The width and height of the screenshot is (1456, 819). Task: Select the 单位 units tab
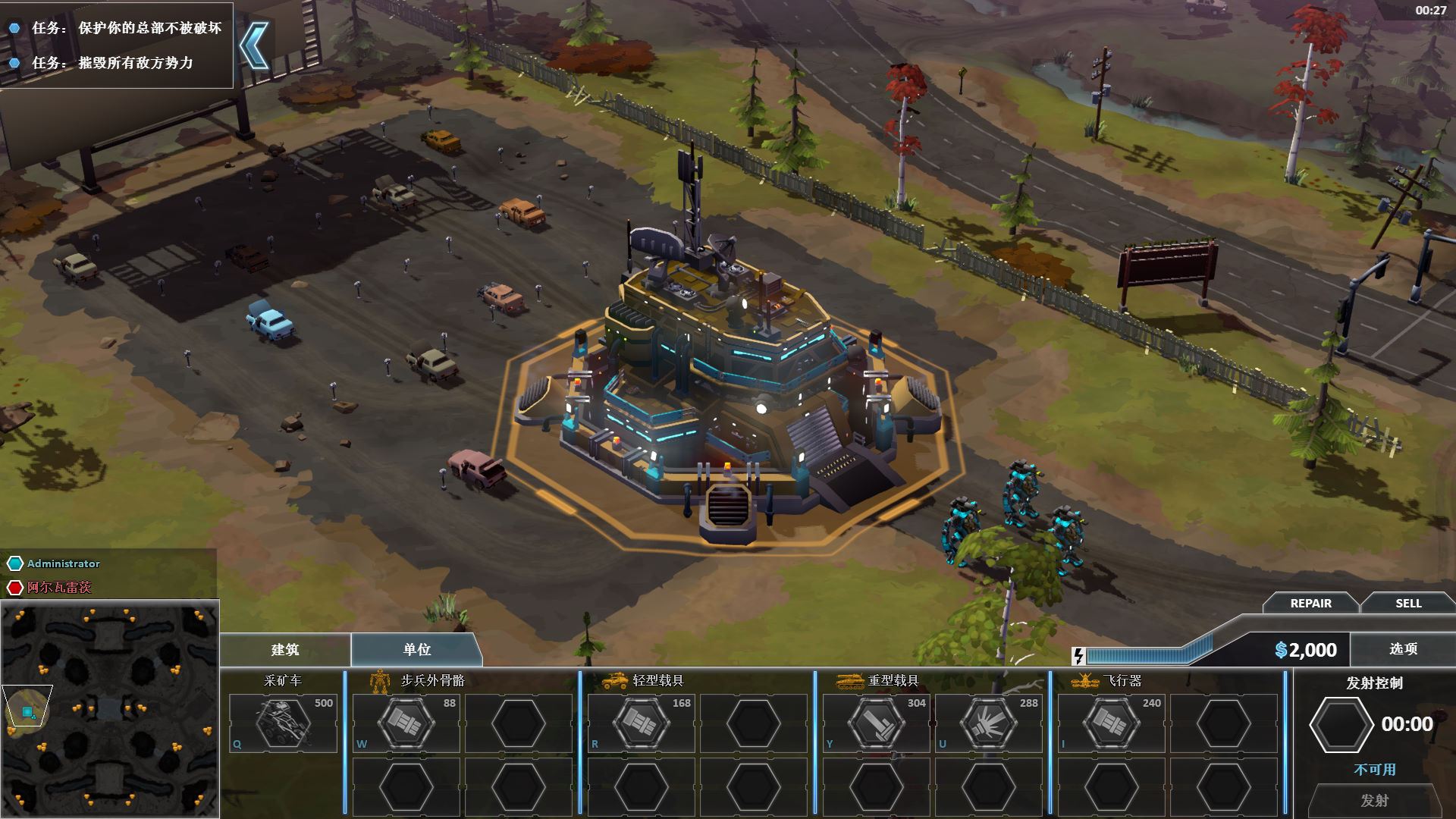tap(416, 650)
